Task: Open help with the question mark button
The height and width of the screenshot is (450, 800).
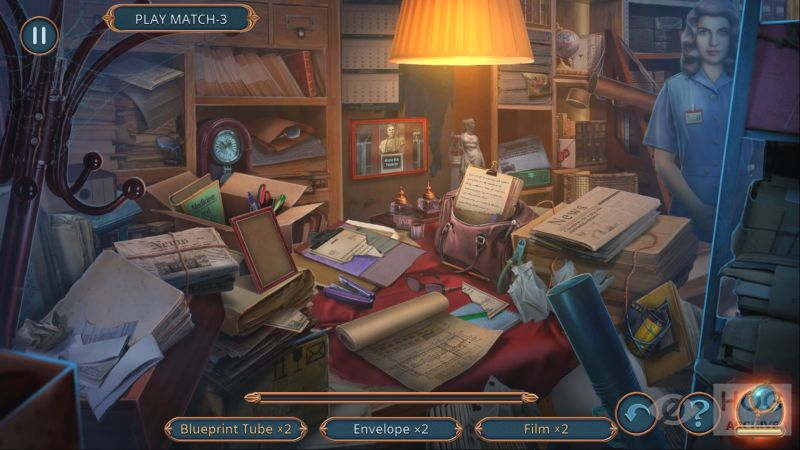Action: pyautogui.click(x=697, y=412)
